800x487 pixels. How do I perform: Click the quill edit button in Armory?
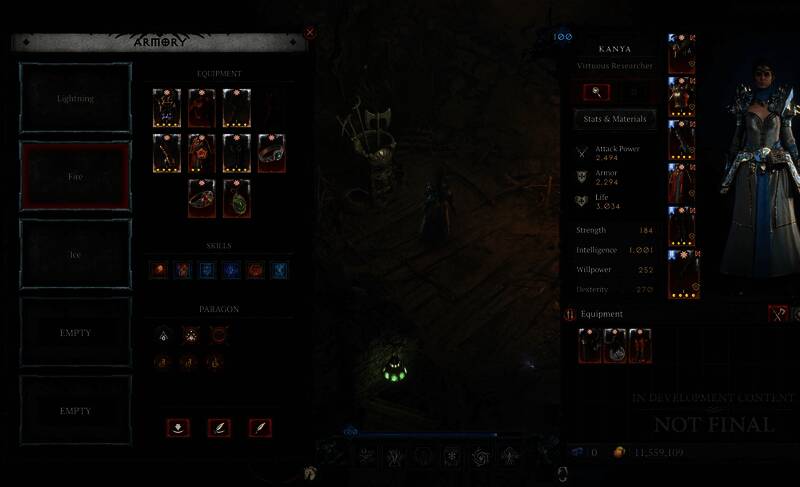[219, 427]
